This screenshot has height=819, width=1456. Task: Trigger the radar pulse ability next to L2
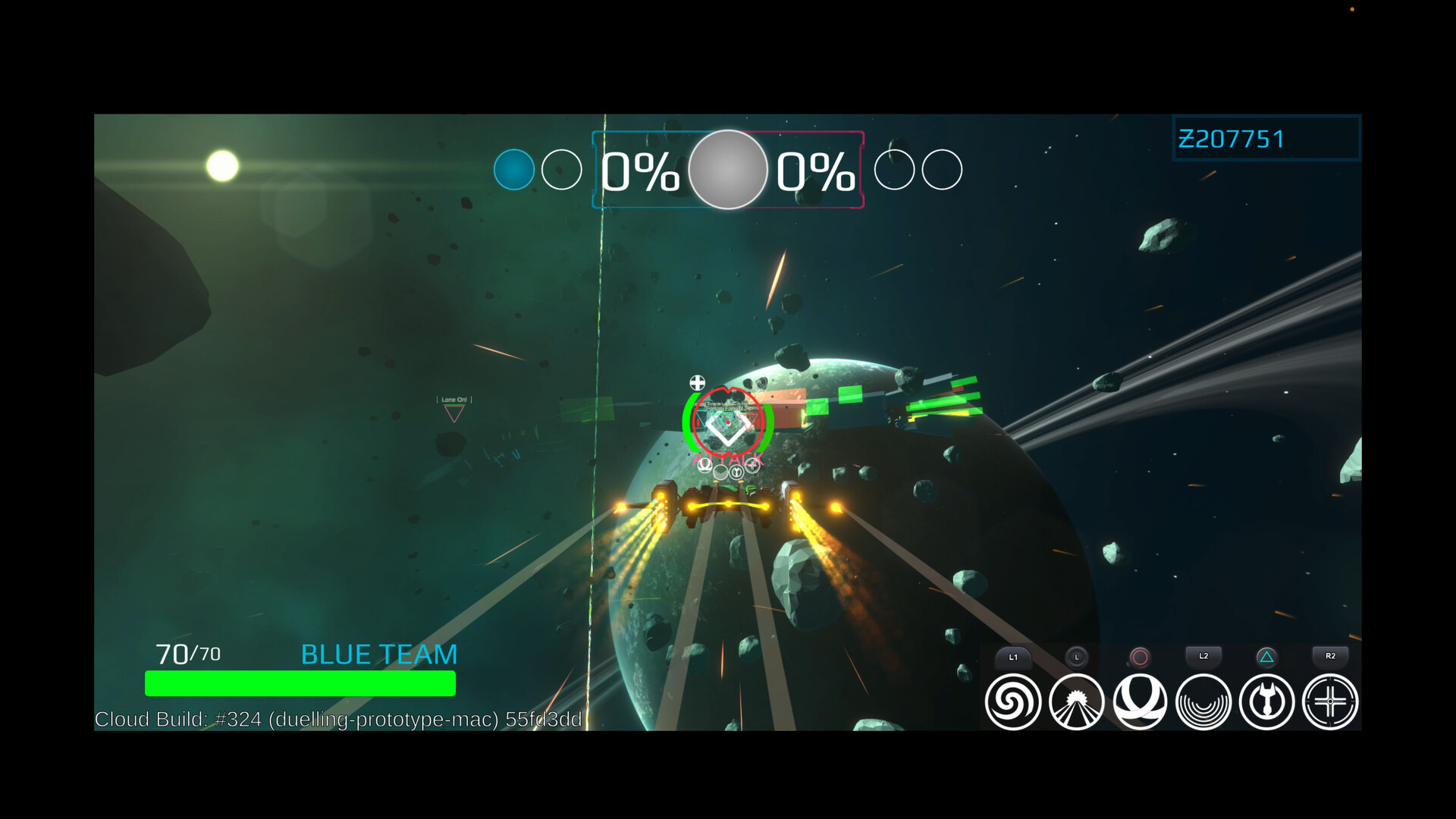click(x=1203, y=701)
